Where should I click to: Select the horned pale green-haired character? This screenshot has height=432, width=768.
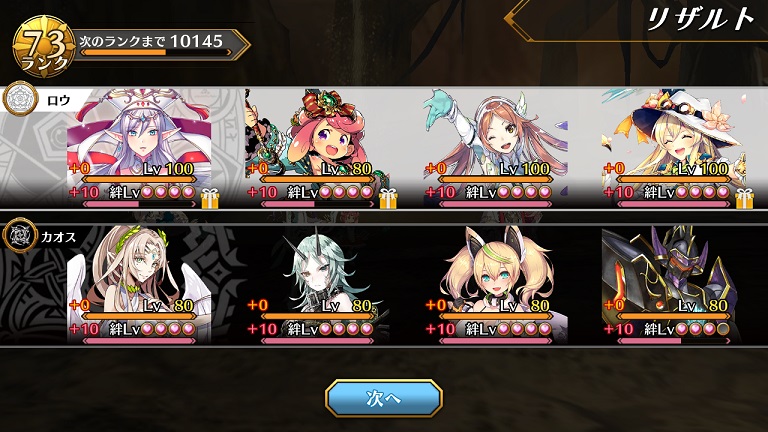click(317, 285)
